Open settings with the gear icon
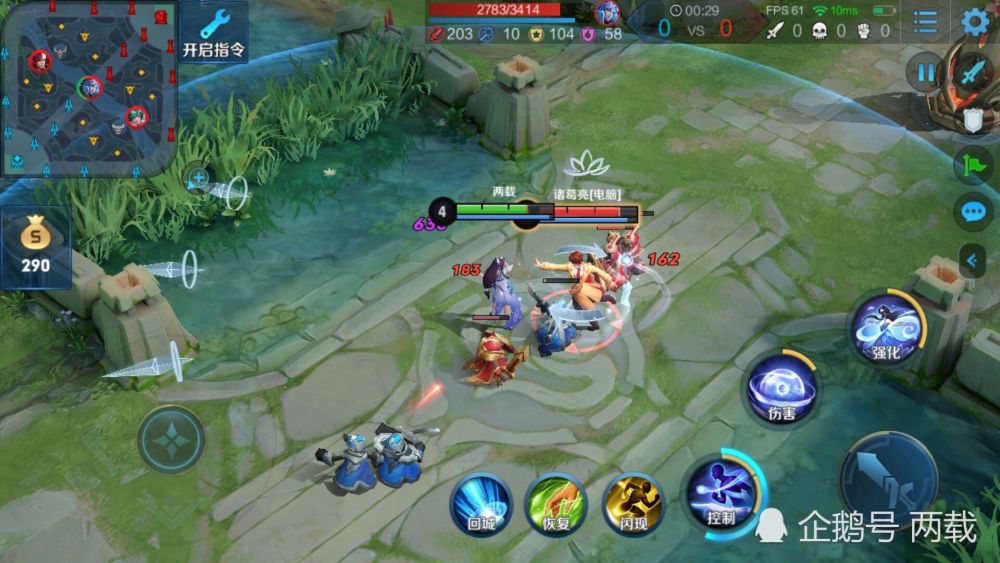The image size is (1000, 563). [974, 21]
